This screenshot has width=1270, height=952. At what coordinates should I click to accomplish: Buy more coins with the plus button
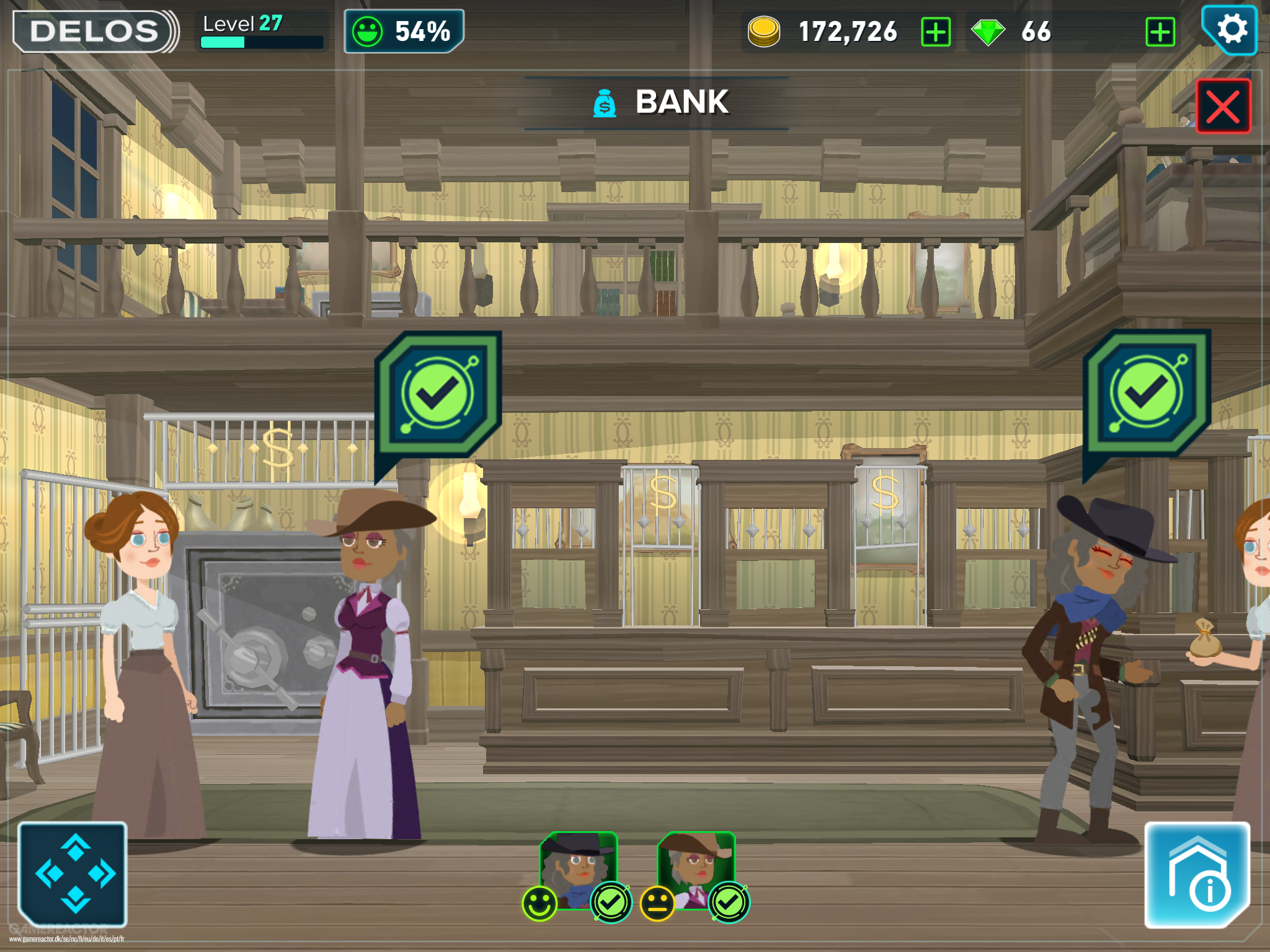pyautogui.click(x=937, y=32)
